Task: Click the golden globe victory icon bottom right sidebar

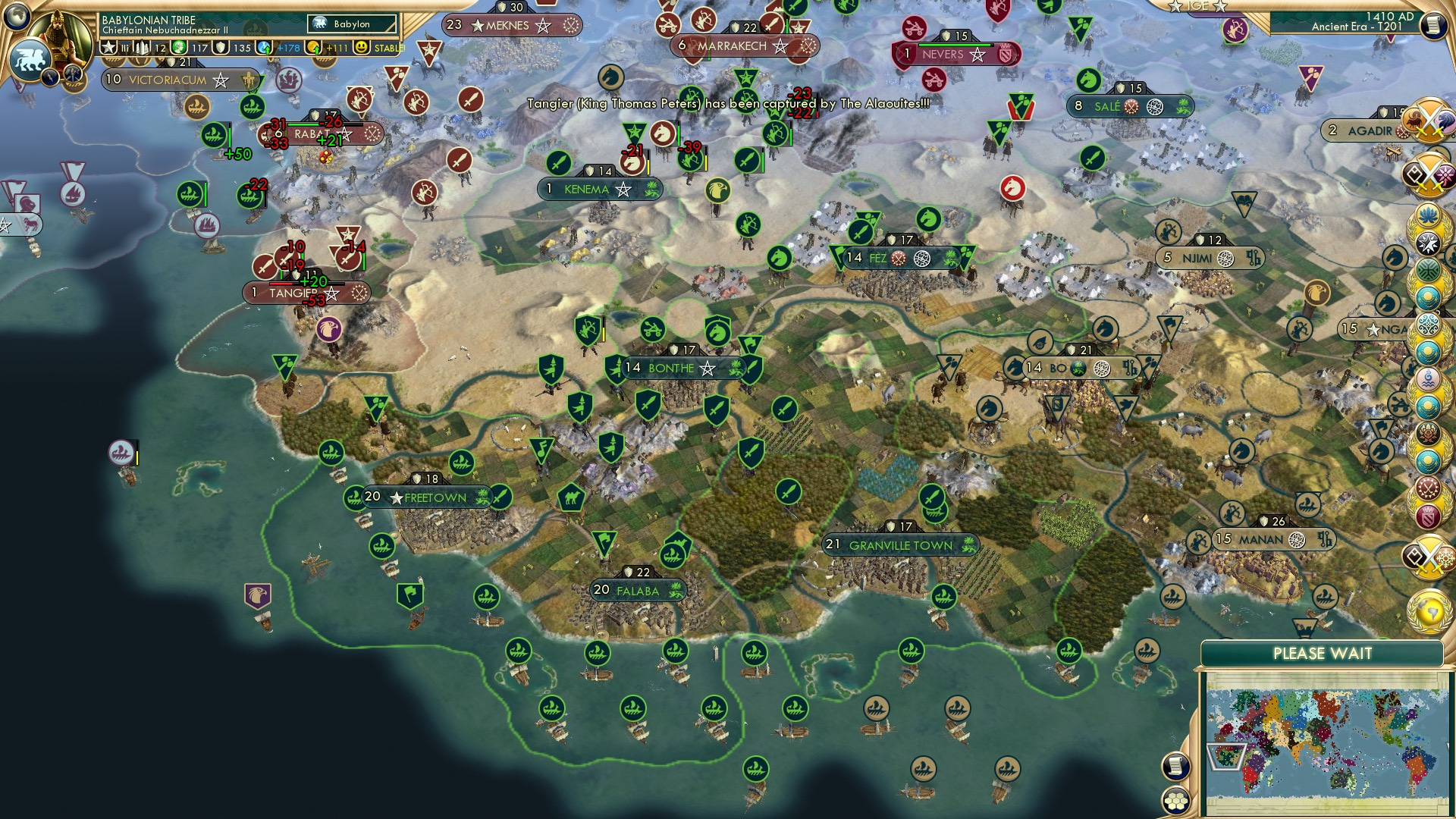Action: point(1429,611)
